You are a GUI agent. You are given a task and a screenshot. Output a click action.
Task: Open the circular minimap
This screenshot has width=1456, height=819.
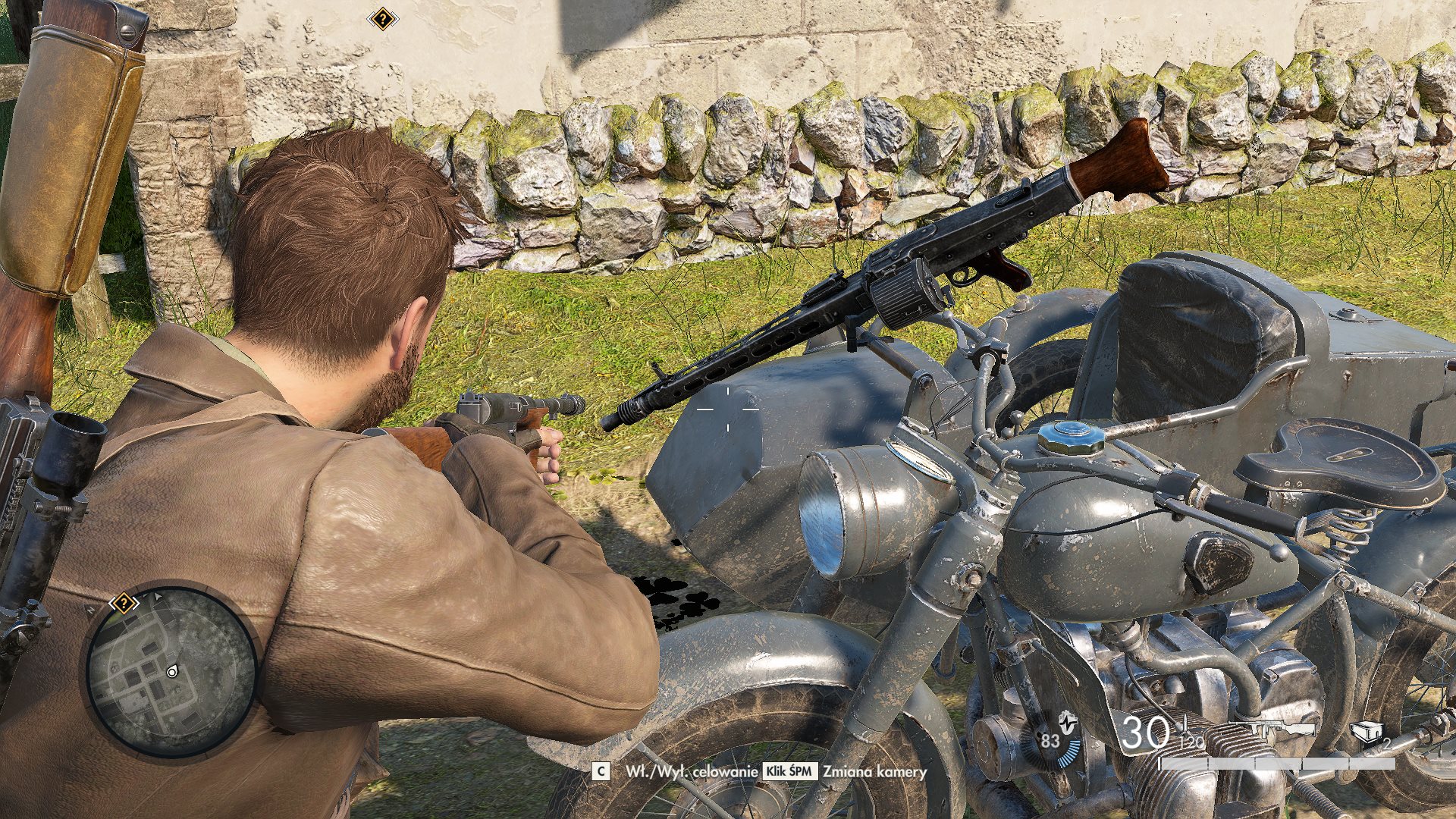click(x=171, y=670)
